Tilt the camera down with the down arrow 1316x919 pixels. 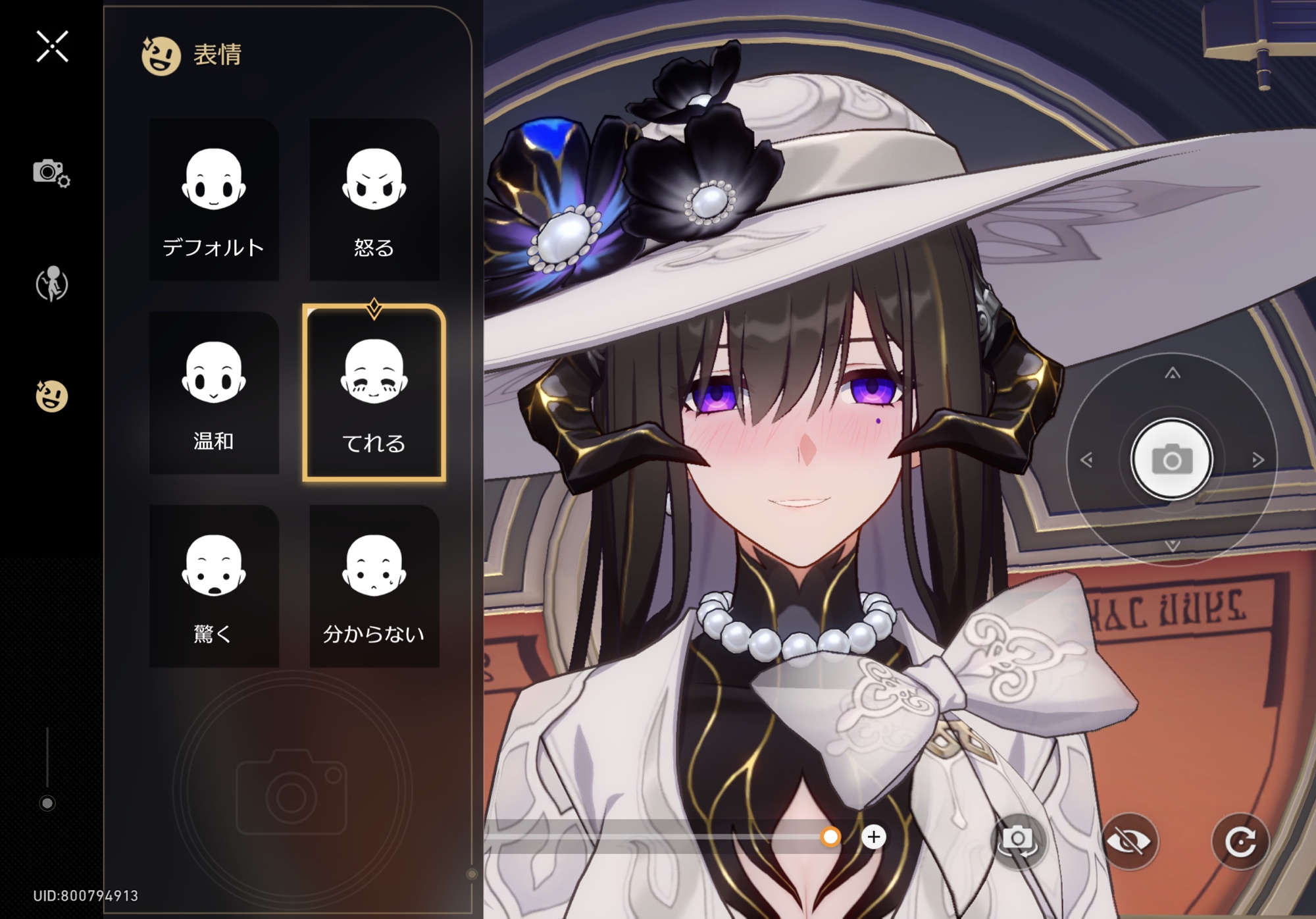point(1172,545)
